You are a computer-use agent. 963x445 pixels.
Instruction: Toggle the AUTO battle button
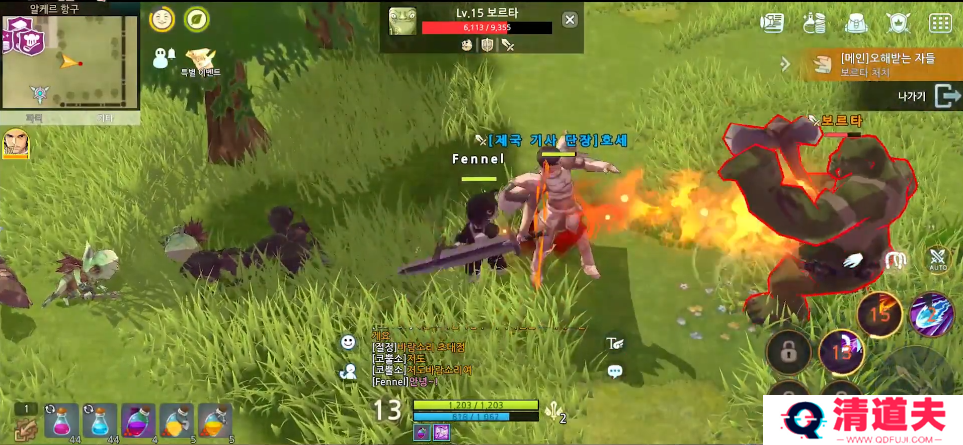point(937,260)
